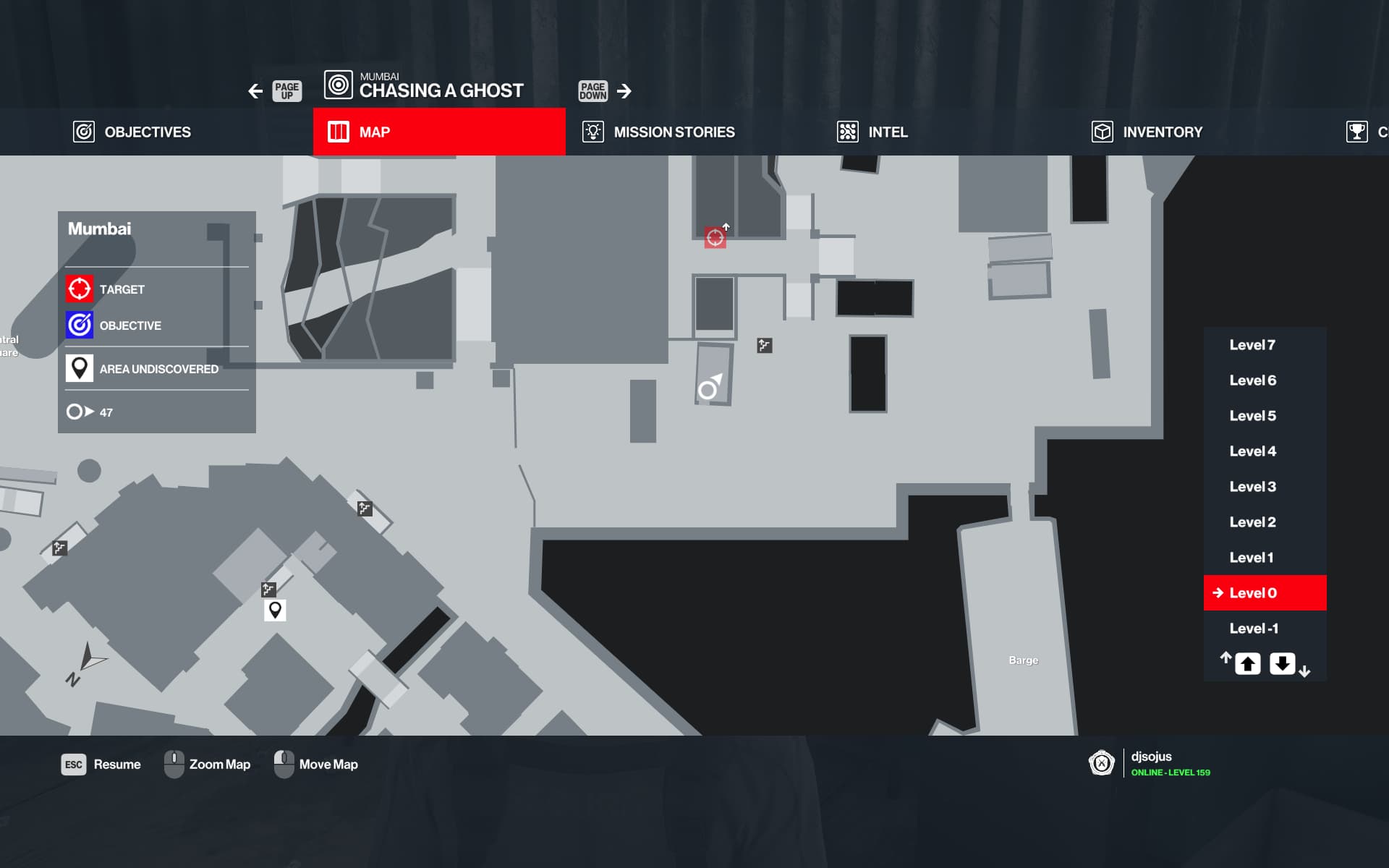Click the undiscovered area pin on map
This screenshot has width=1389, height=868.
tap(275, 610)
